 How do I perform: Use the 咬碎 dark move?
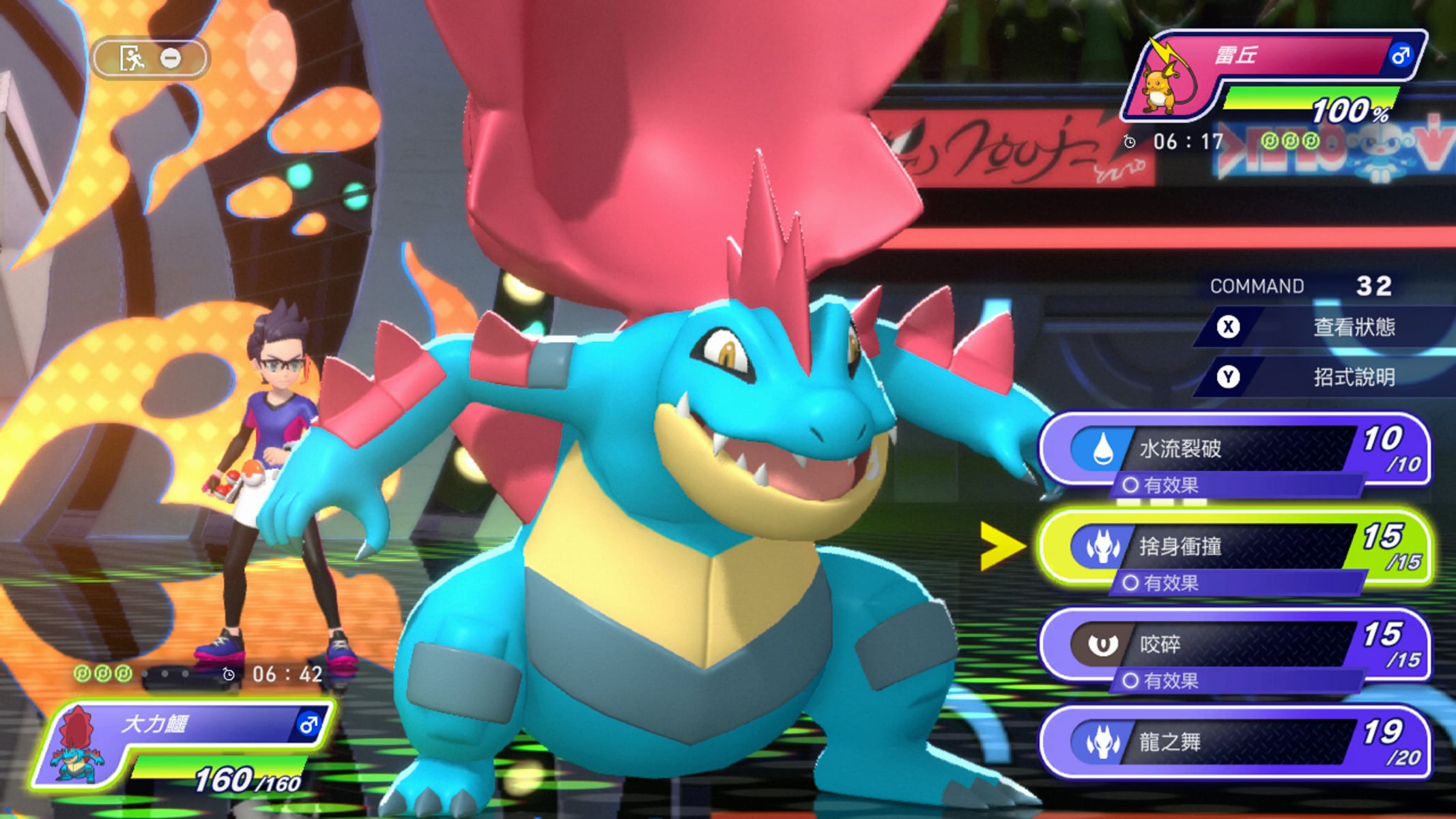tap(1234, 645)
